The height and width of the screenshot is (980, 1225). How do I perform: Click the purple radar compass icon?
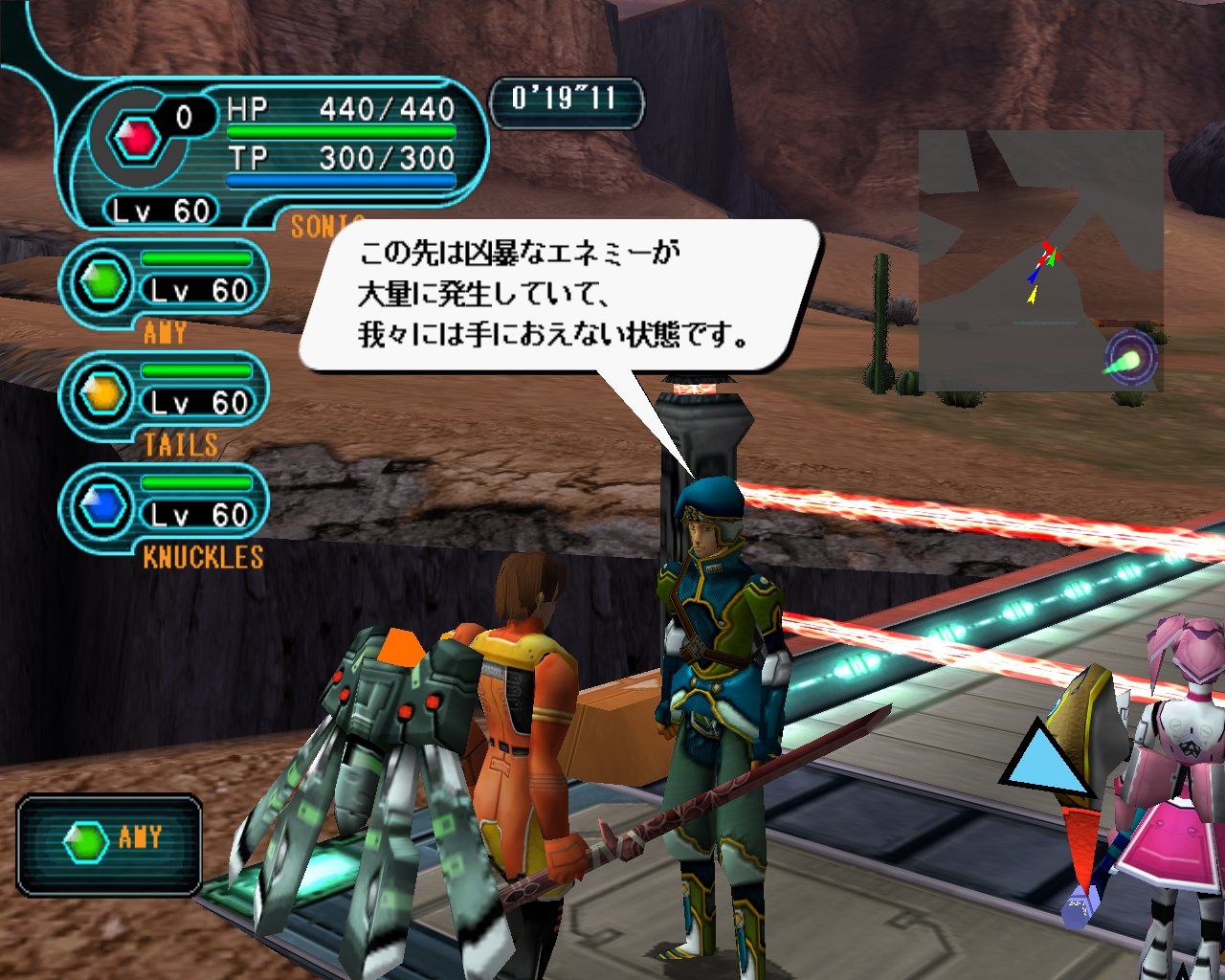click(x=1130, y=359)
